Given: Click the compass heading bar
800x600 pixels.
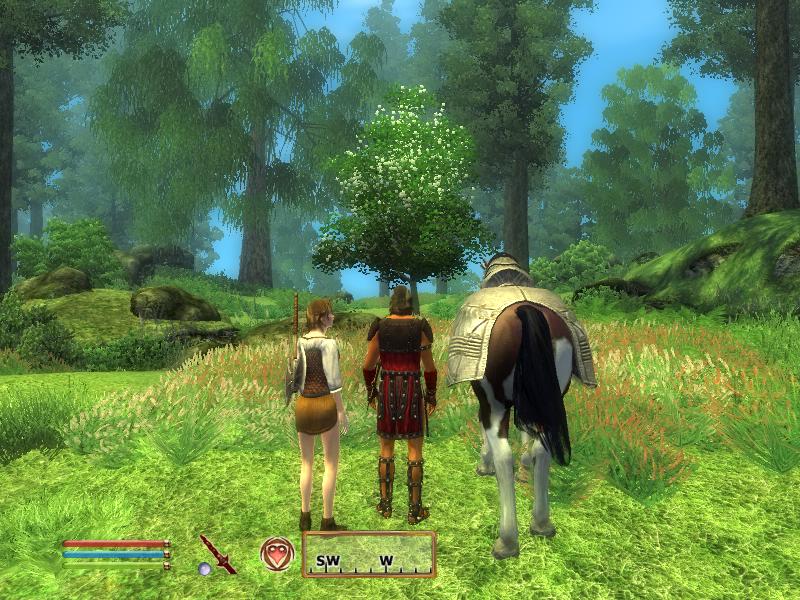Looking at the screenshot, I should click(369, 555).
